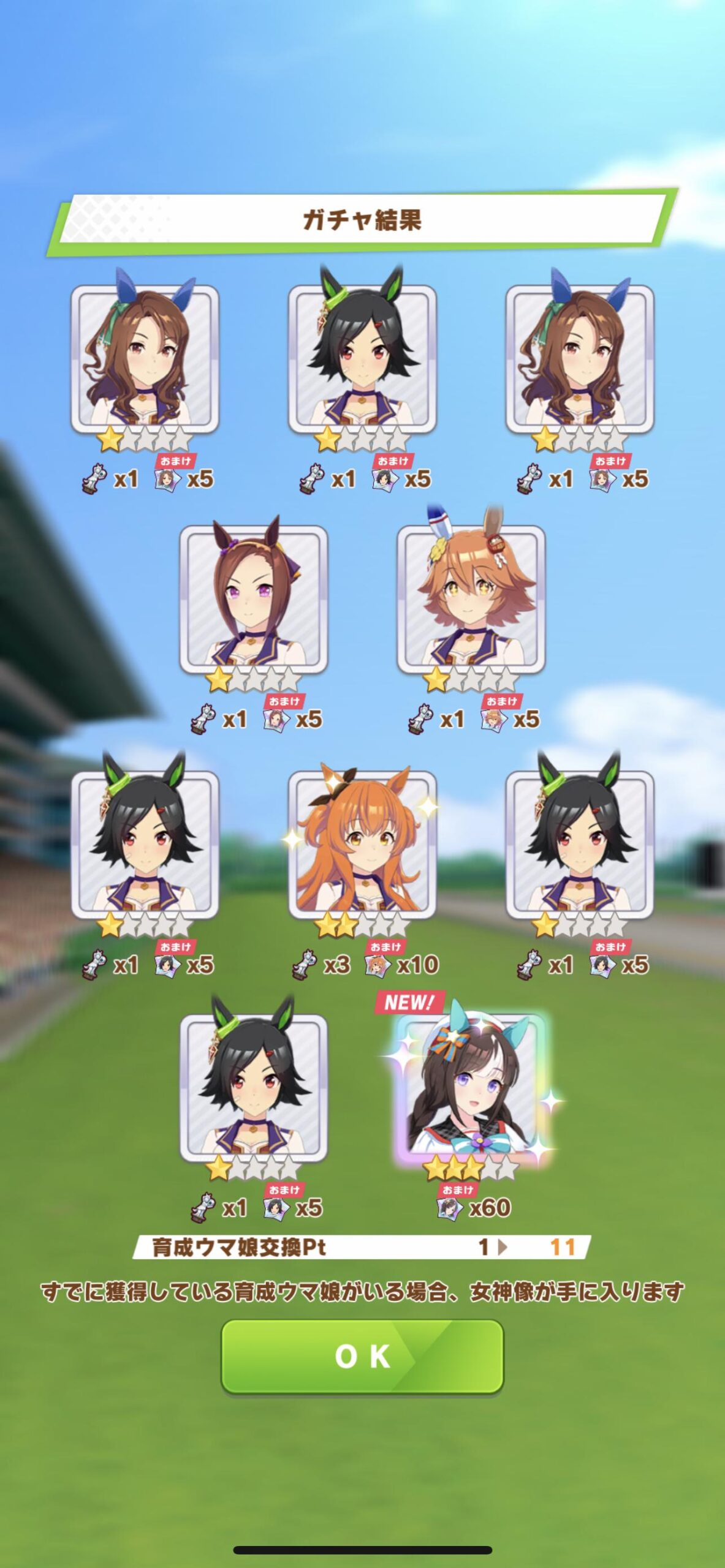Choose the two-star orange-haired character card
This screenshot has width=725, height=1568.
[362, 845]
